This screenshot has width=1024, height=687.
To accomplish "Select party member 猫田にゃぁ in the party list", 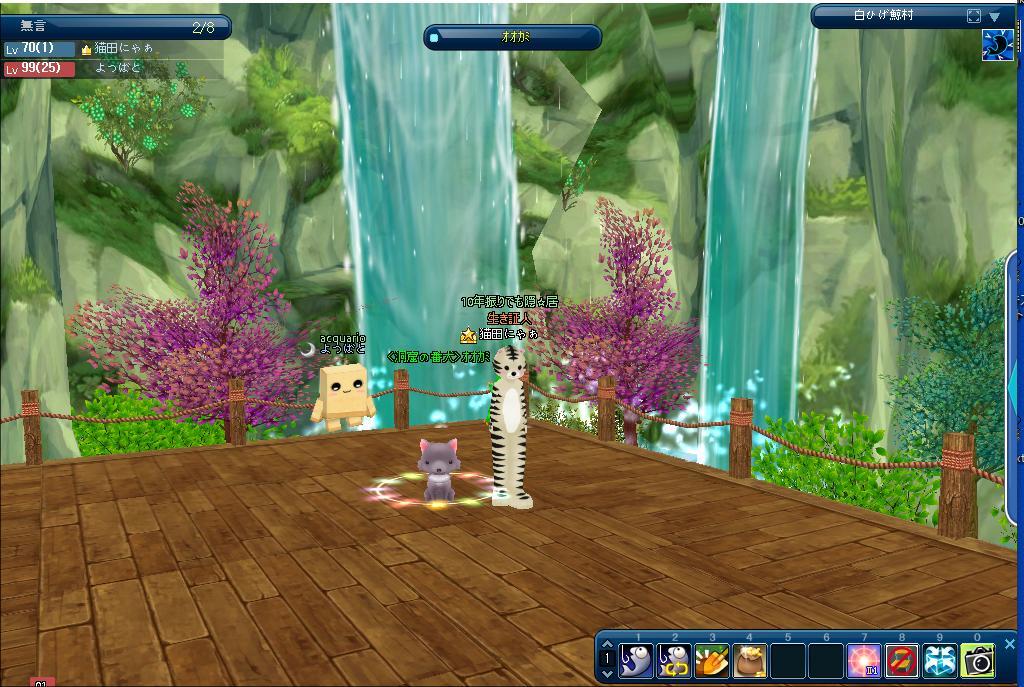I will point(124,48).
